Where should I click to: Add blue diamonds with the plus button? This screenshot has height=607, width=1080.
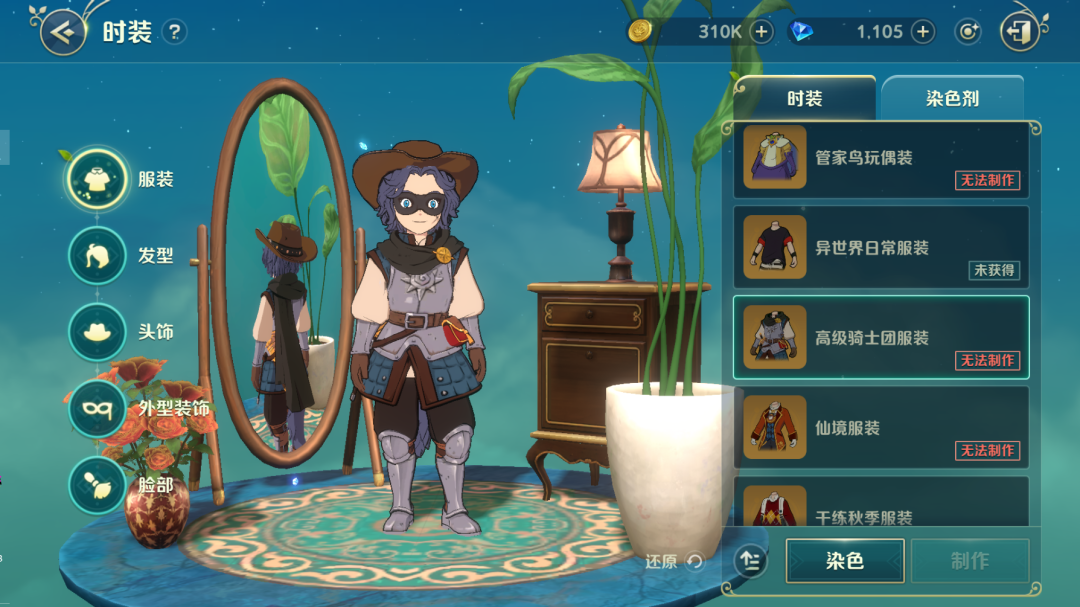[x=922, y=32]
